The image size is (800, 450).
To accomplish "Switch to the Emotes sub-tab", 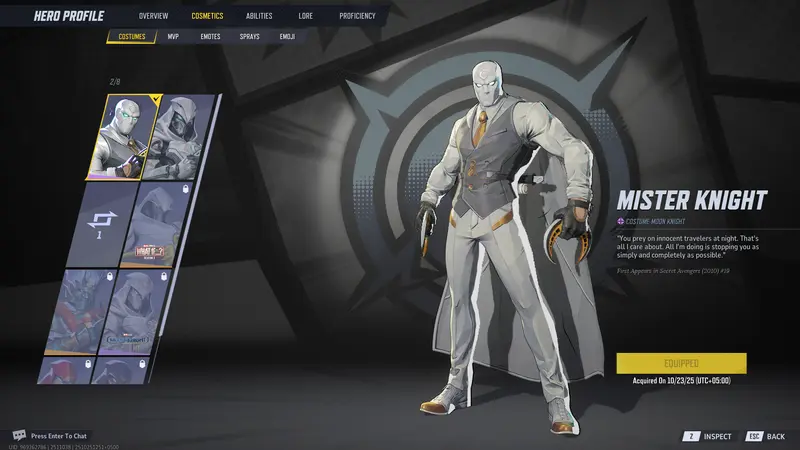I will pyautogui.click(x=210, y=37).
